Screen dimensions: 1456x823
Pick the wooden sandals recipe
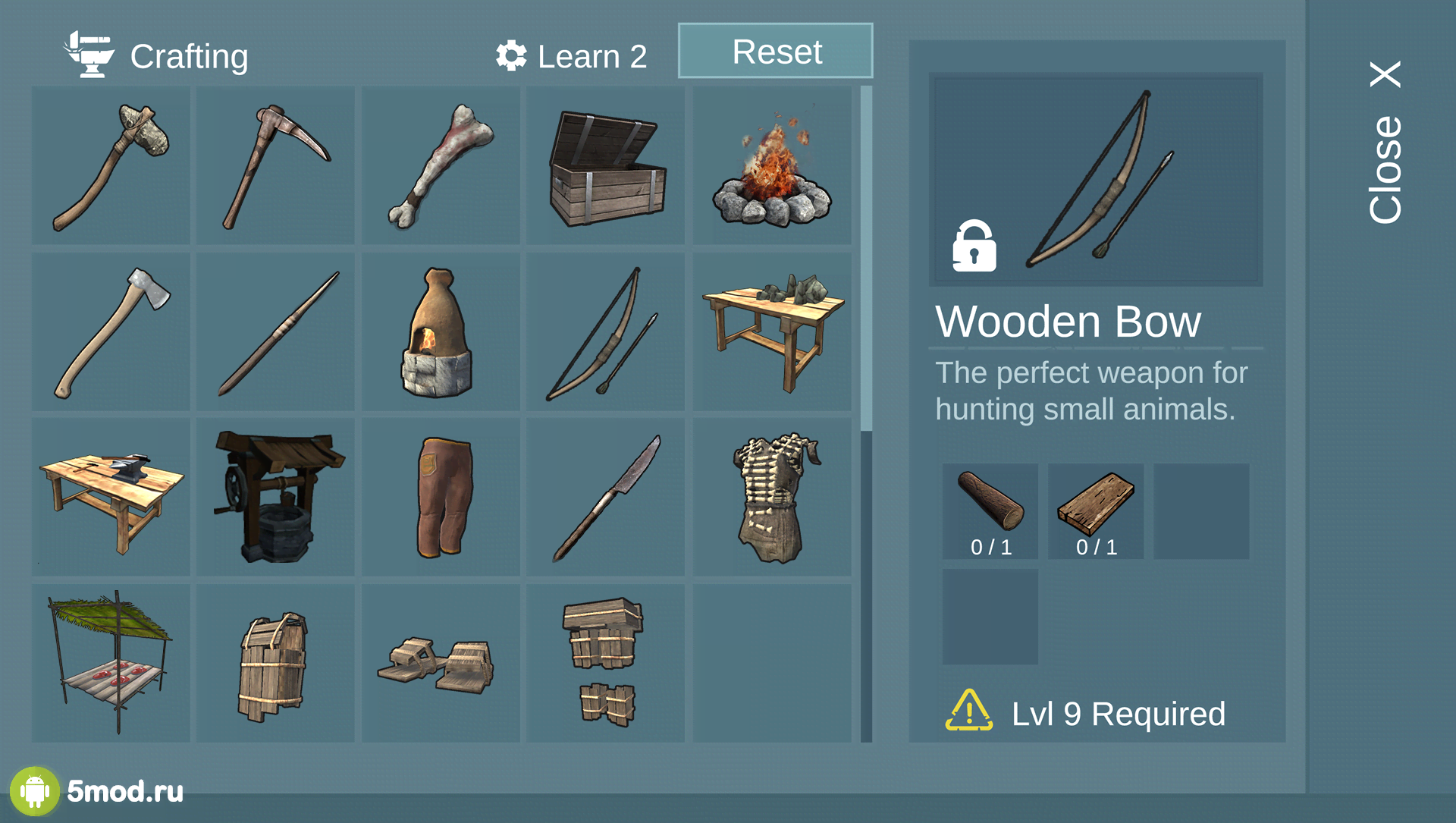pos(441,662)
